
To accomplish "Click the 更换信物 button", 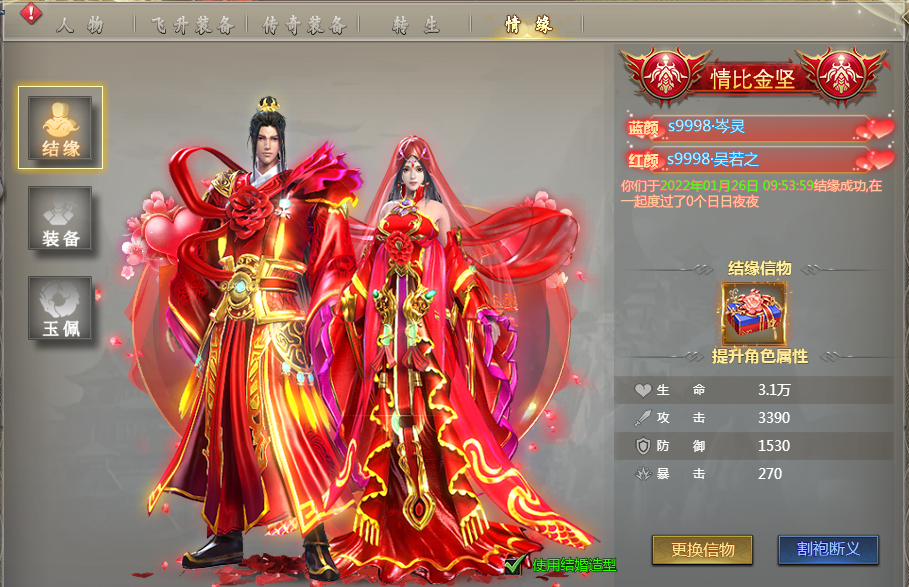I will click(x=702, y=549).
